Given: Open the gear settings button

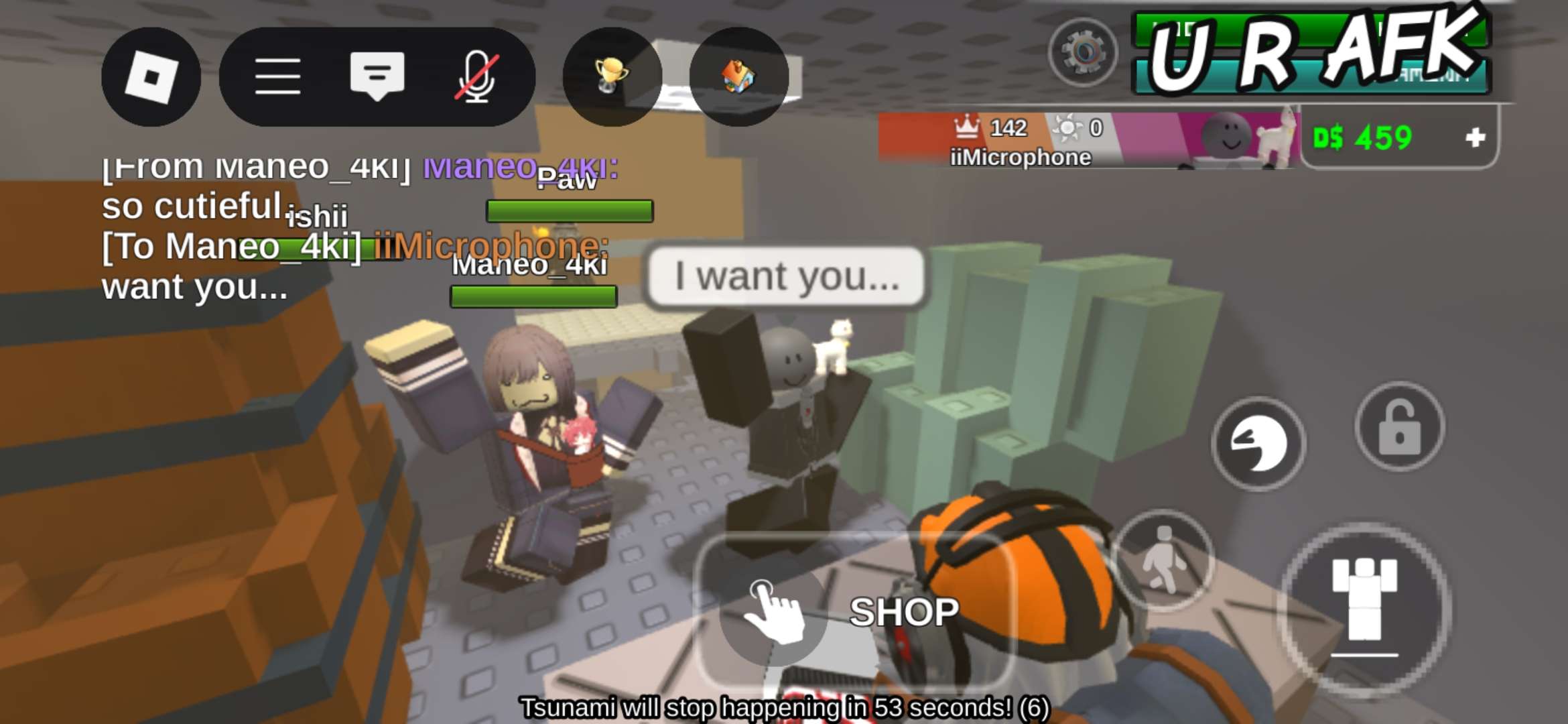Looking at the screenshot, I should [1083, 52].
